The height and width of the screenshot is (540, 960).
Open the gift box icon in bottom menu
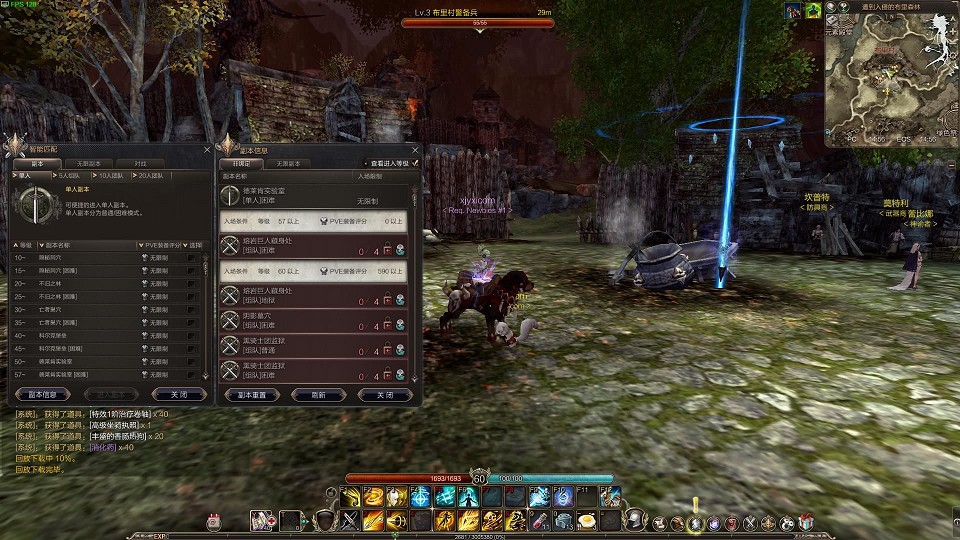click(x=807, y=521)
